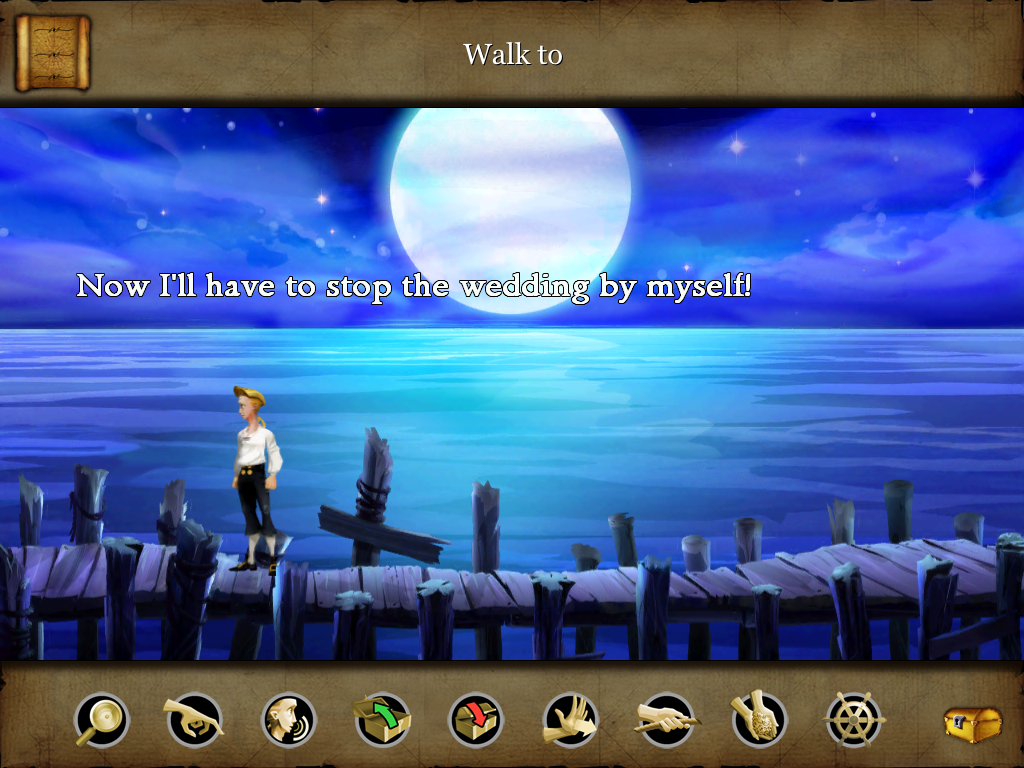
Task: Select the hand offering items Give verb
Action: coord(759,719)
